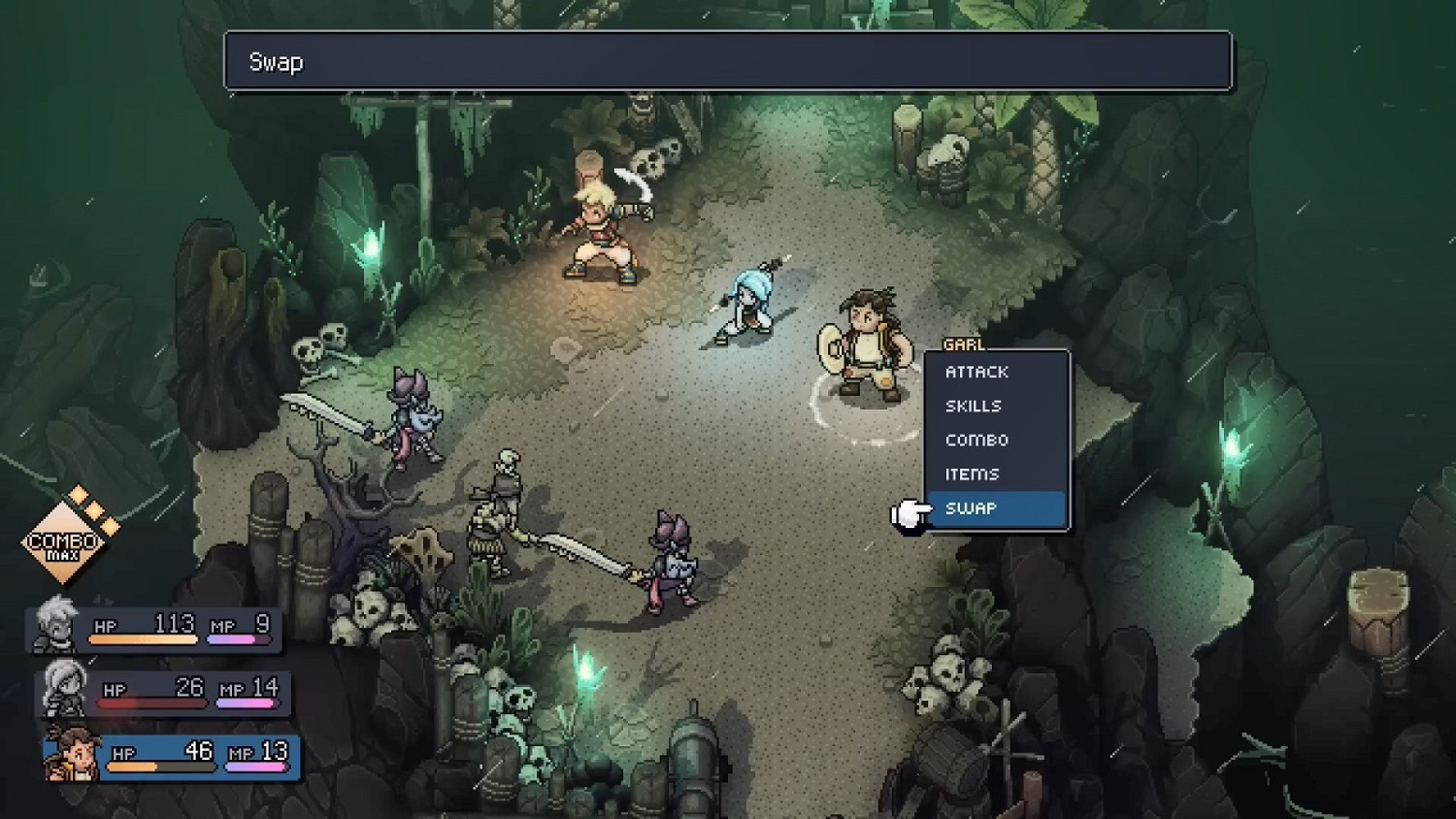Viewport: 1456px width, 819px height.
Task: Enable the middle combo point diamond
Action: click(x=93, y=509)
